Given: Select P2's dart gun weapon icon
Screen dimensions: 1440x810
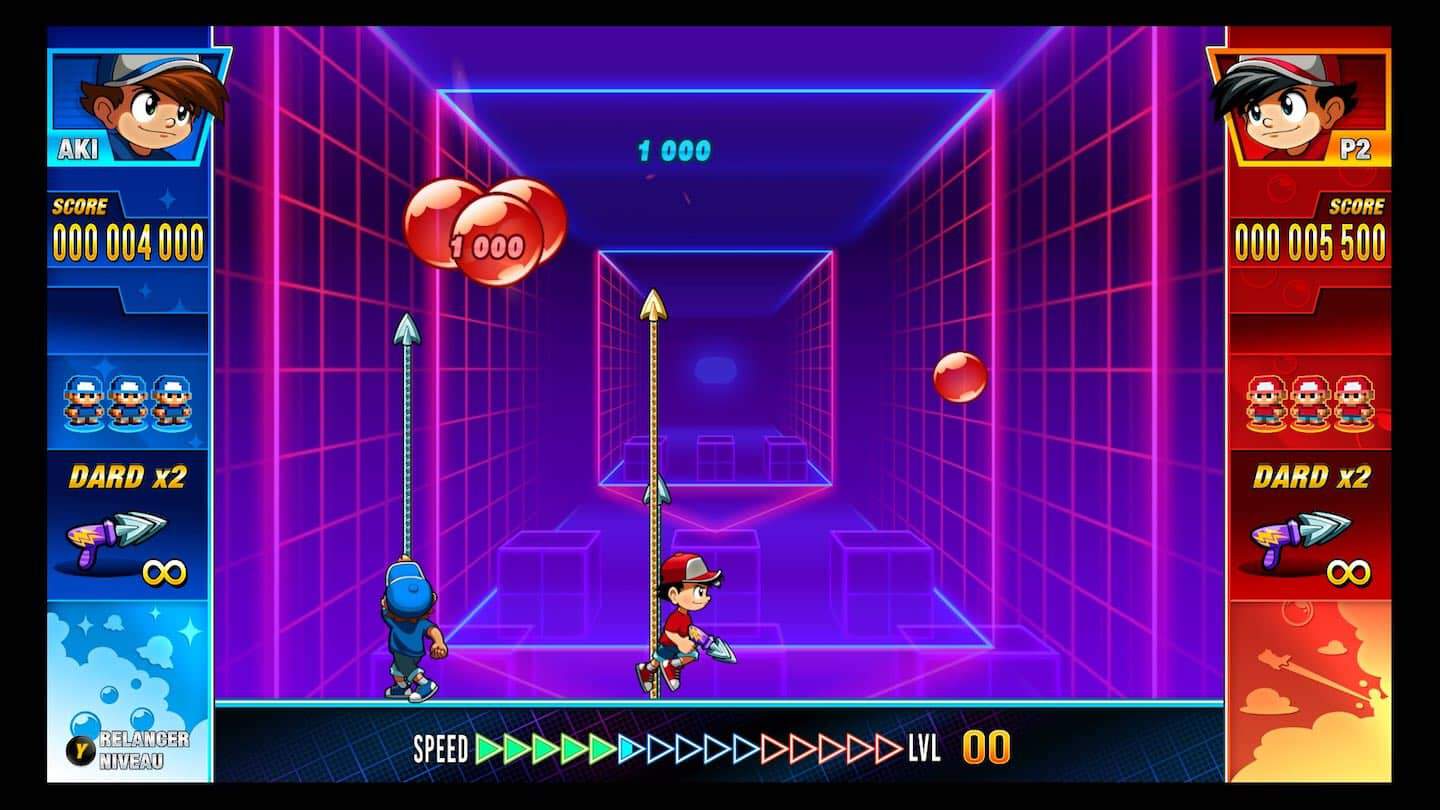Looking at the screenshot, I should (1298, 537).
